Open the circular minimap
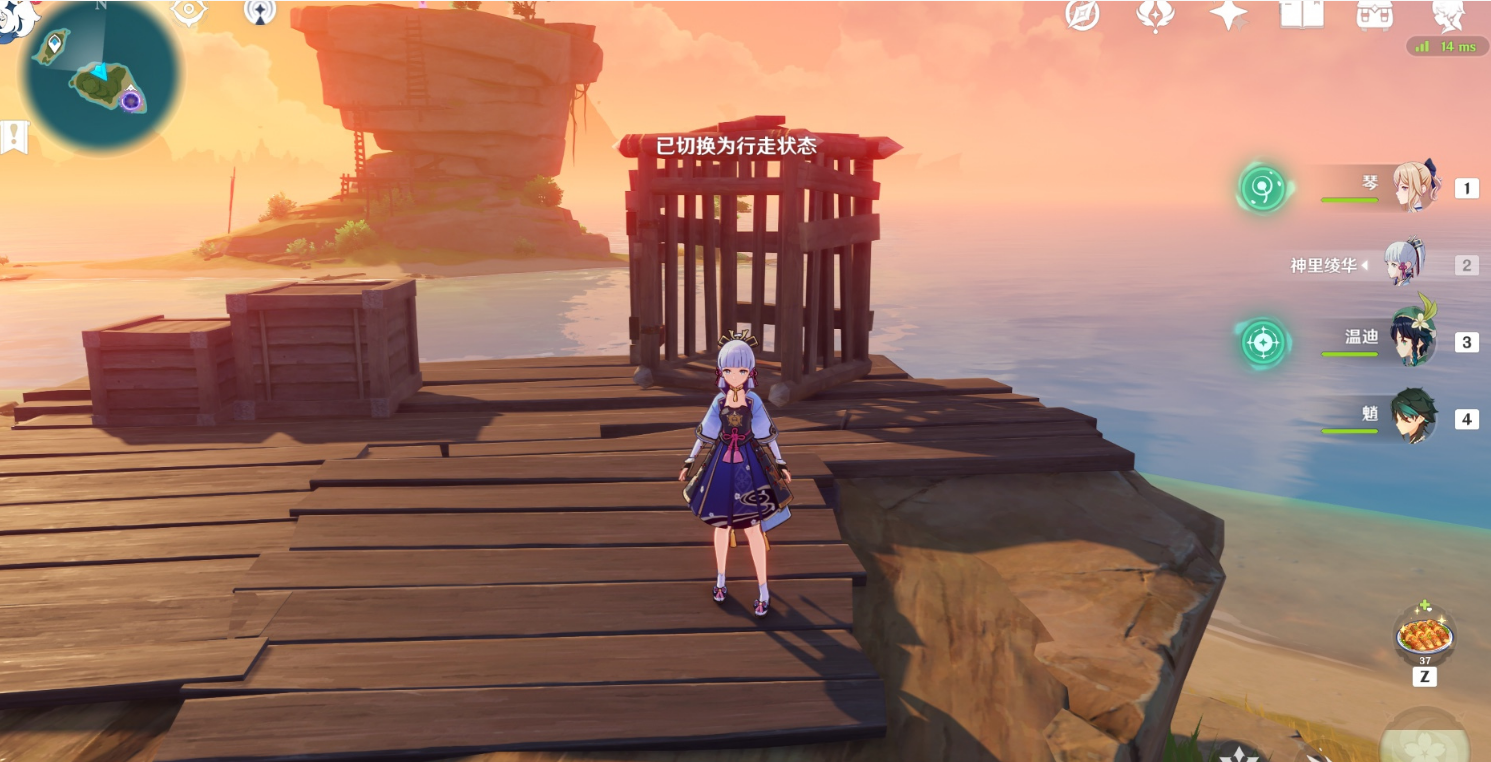 click(100, 75)
